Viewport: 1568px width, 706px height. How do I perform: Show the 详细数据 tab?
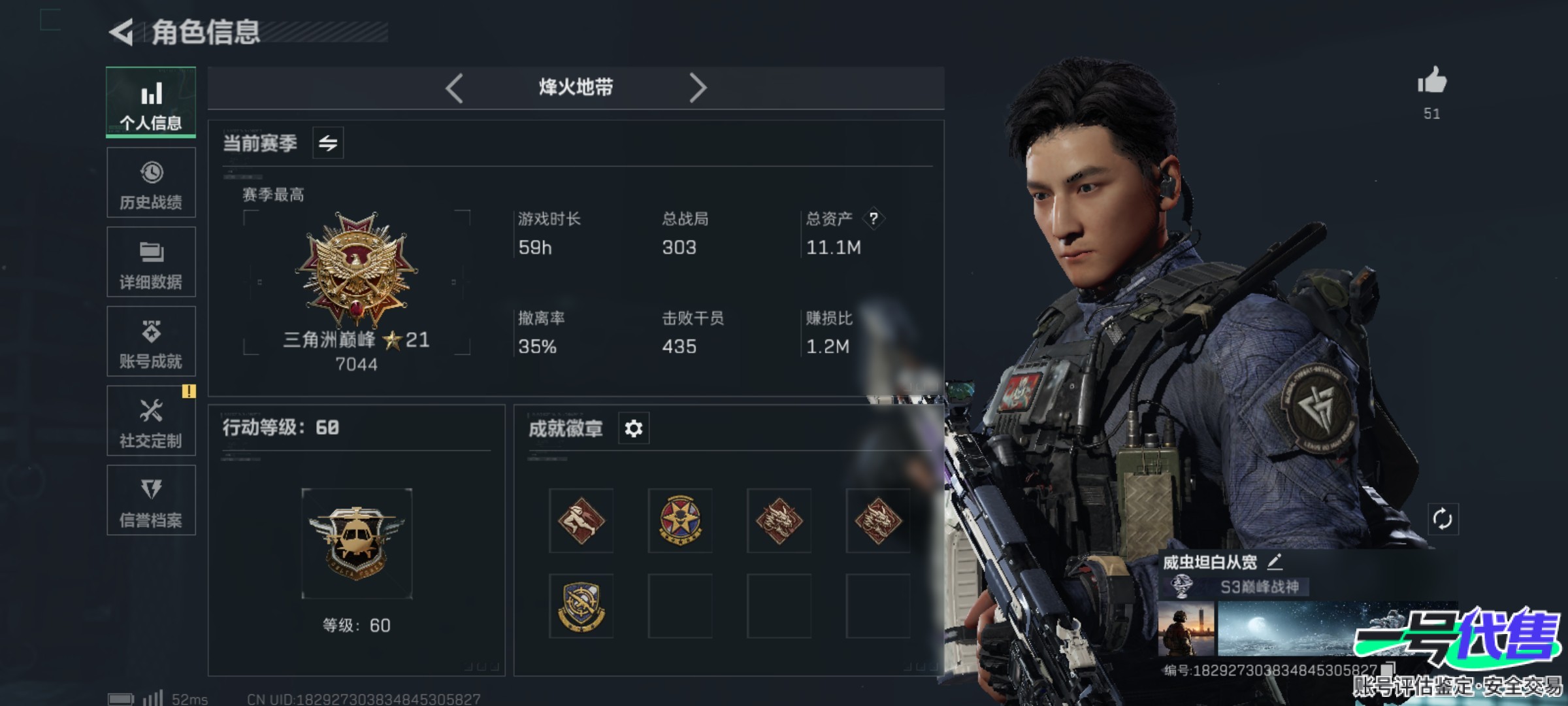(151, 262)
